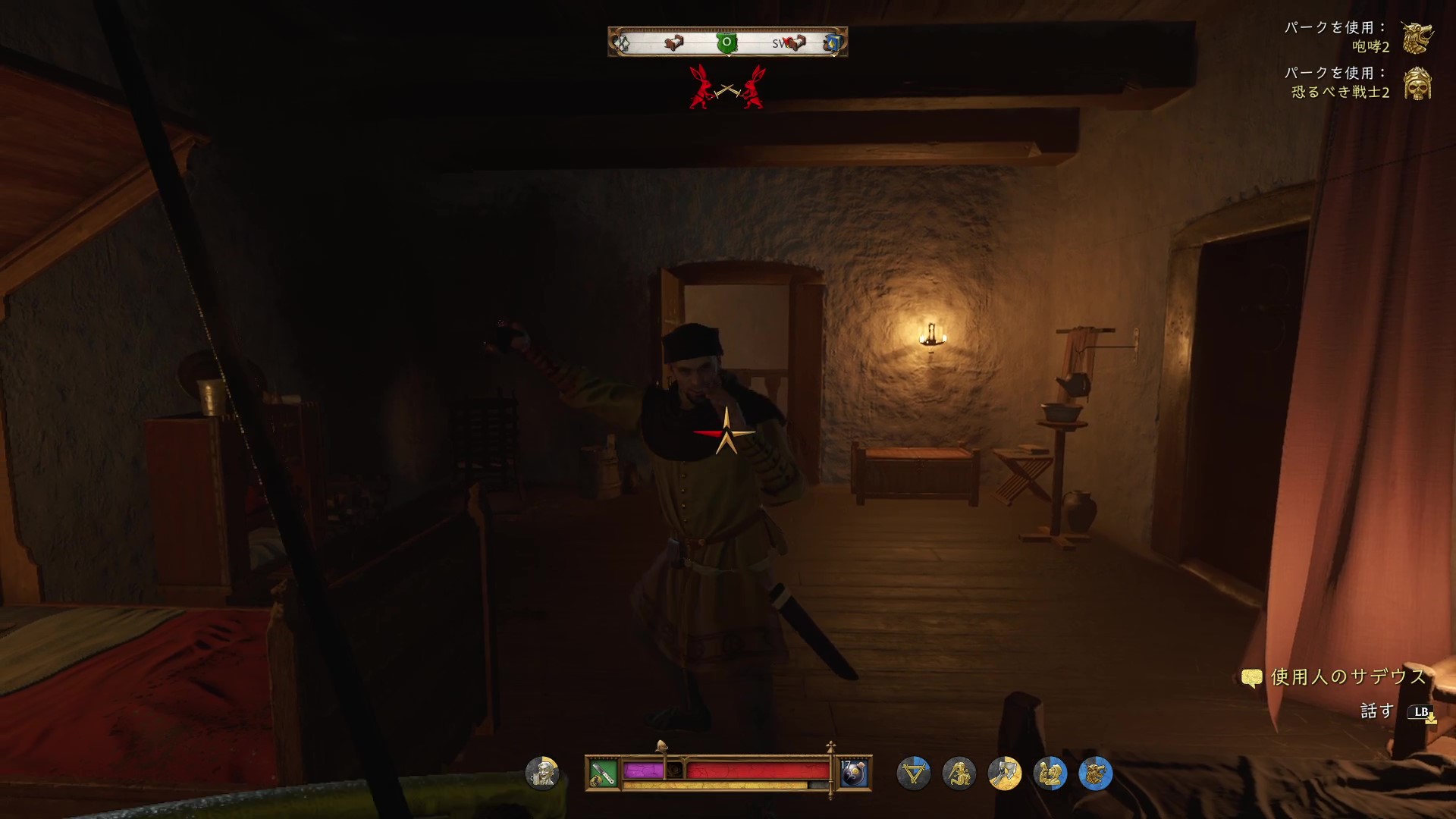Use the potion flask slot showing 17

click(x=854, y=773)
